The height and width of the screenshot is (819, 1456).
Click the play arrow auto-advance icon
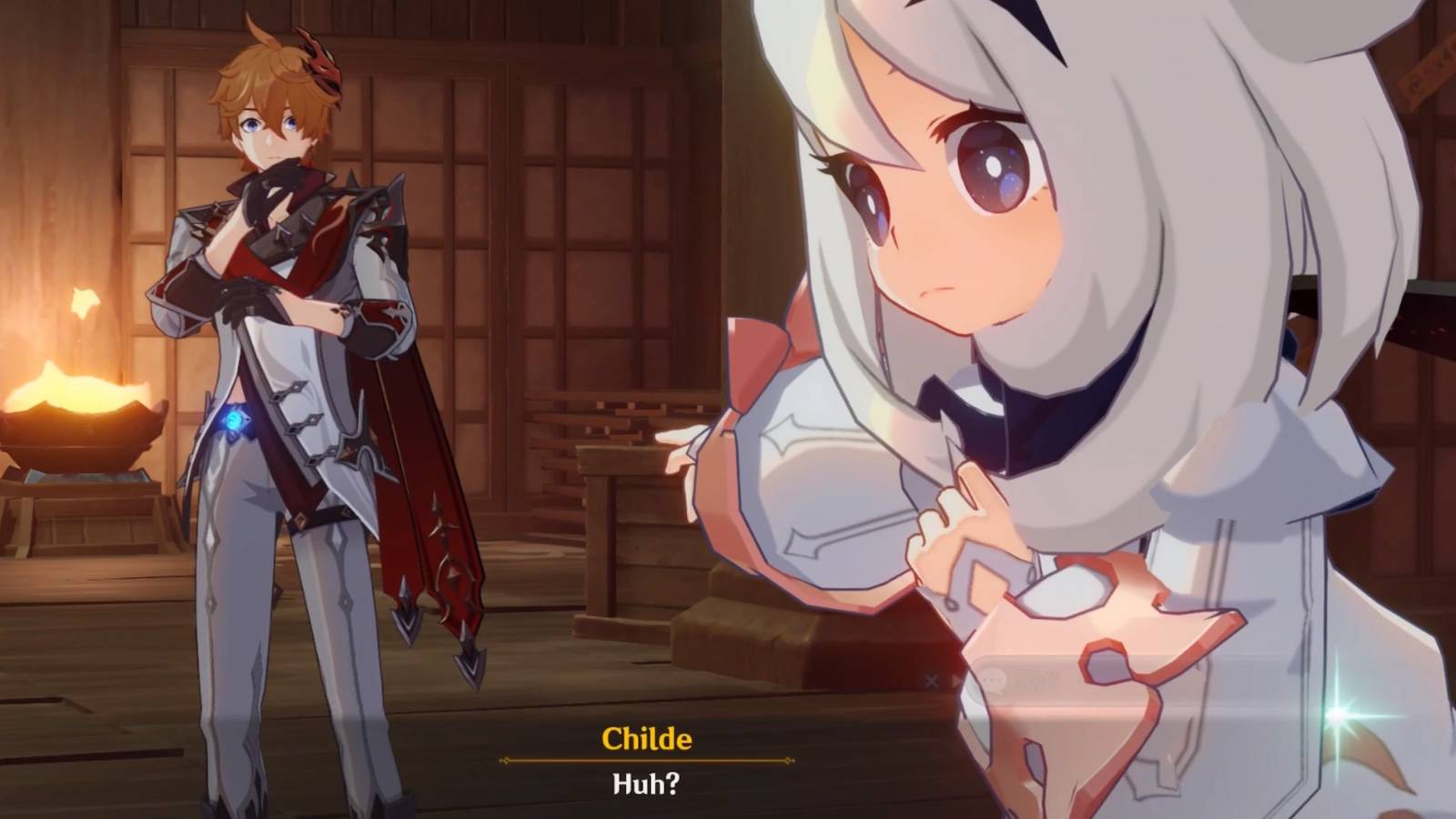coord(956,680)
